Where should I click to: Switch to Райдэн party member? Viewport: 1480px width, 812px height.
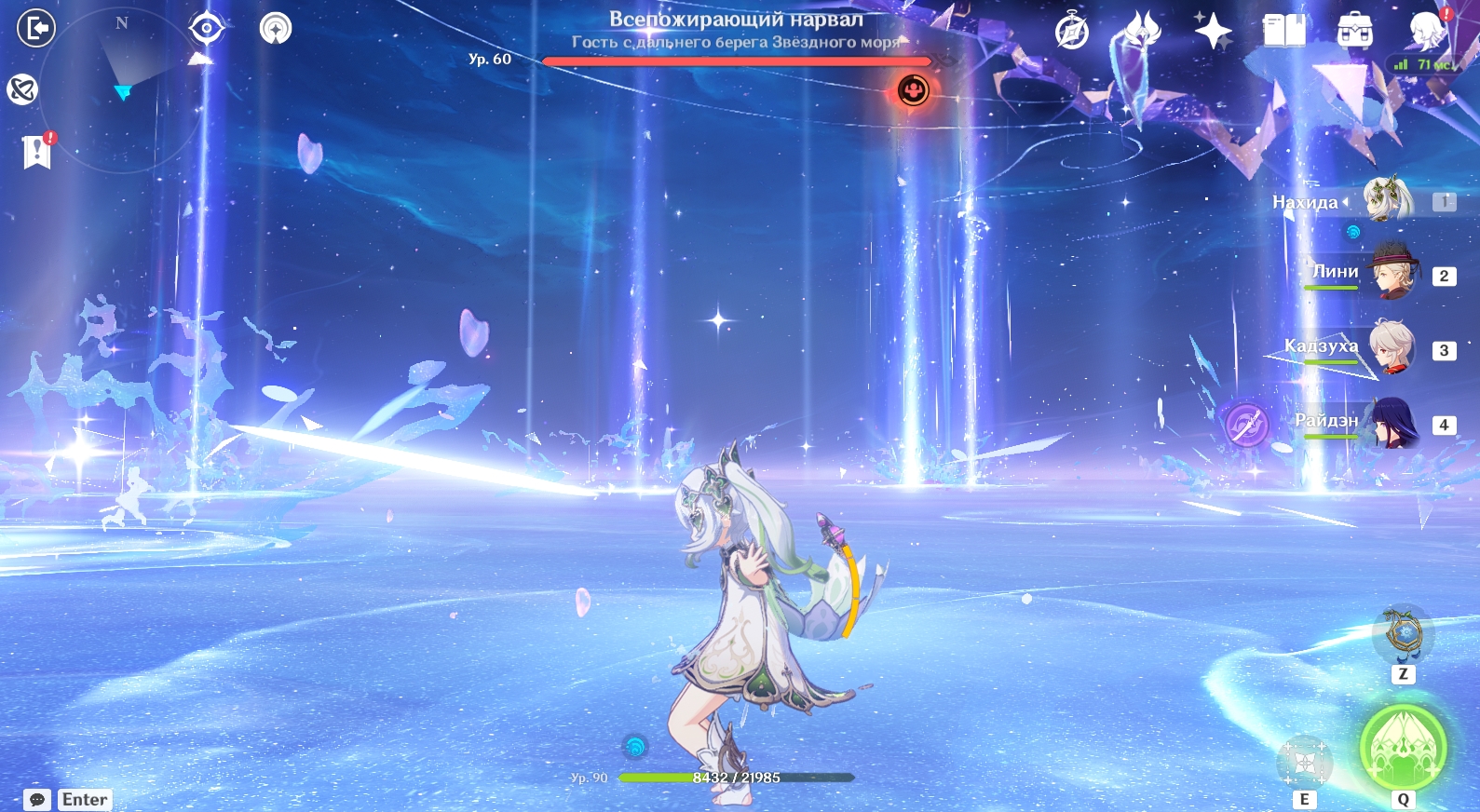[x=1392, y=423]
